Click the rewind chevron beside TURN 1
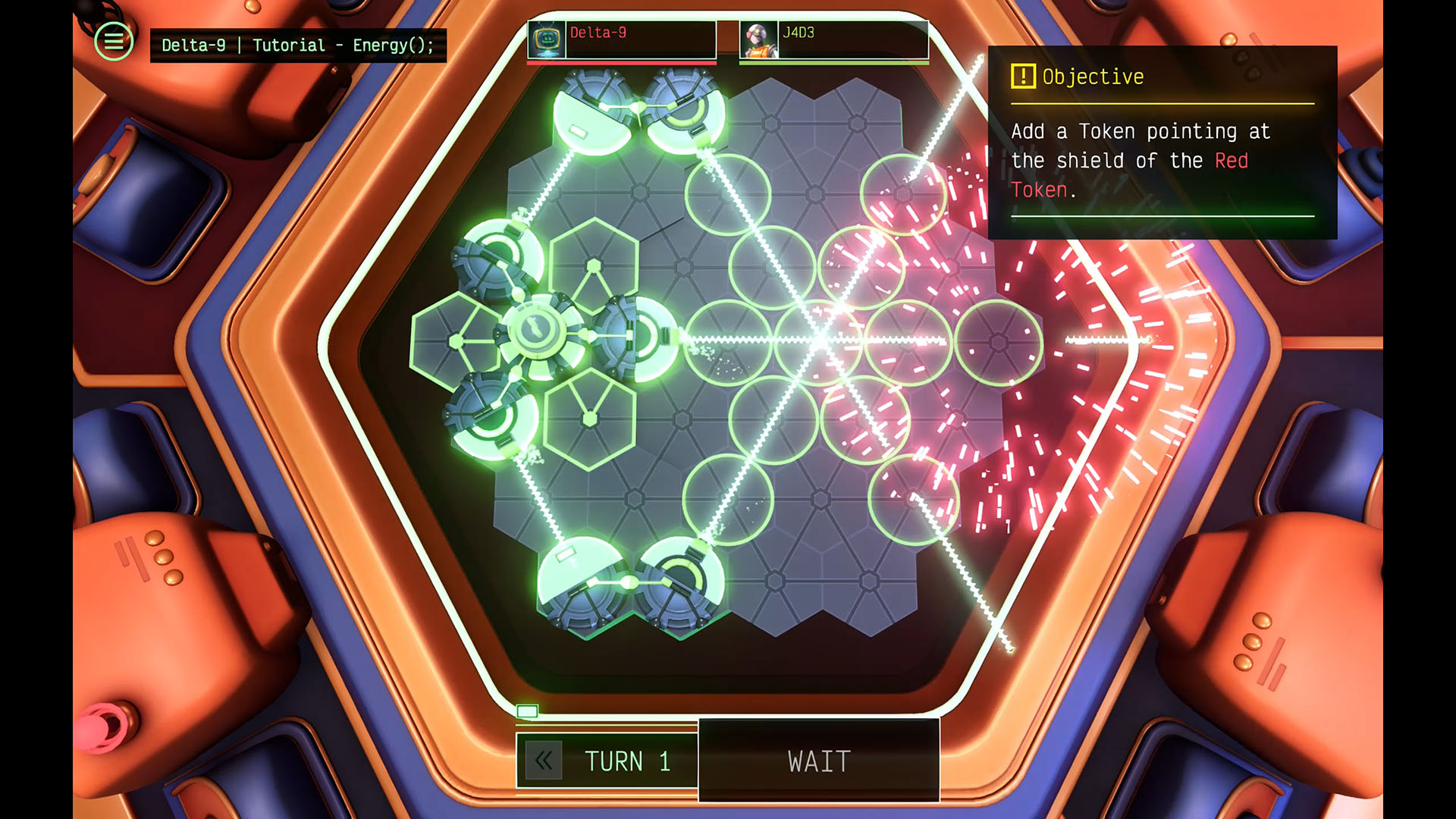 tap(543, 761)
